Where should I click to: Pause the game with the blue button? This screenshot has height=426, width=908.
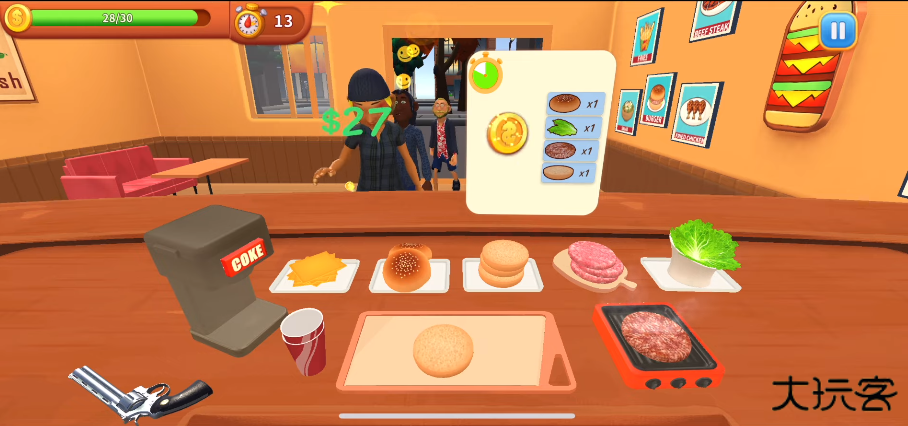click(x=837, y=30)
